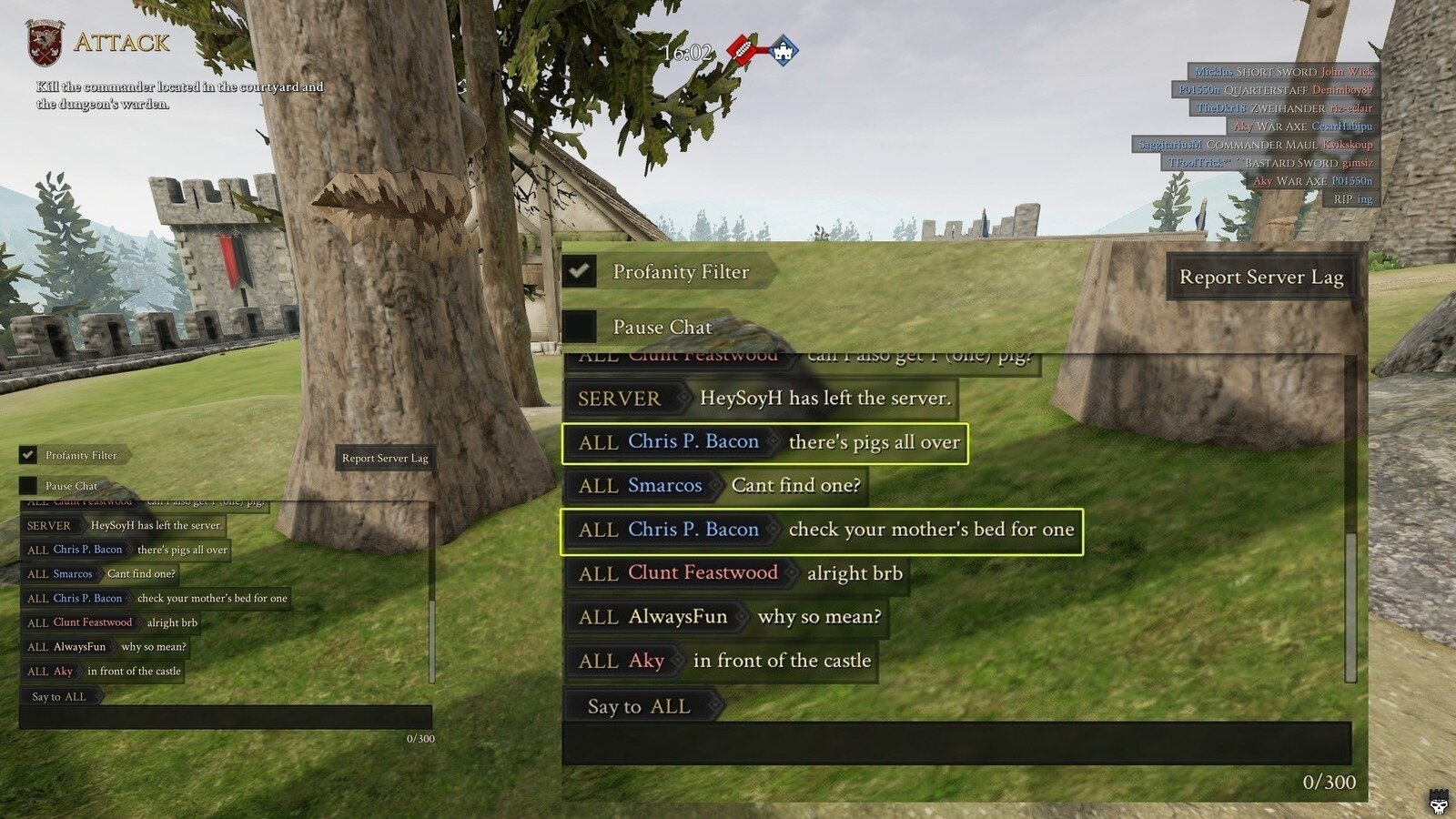Enable Pause Chat in the large chat panel
1456x819 pixels.
click(x=578, y=326)
